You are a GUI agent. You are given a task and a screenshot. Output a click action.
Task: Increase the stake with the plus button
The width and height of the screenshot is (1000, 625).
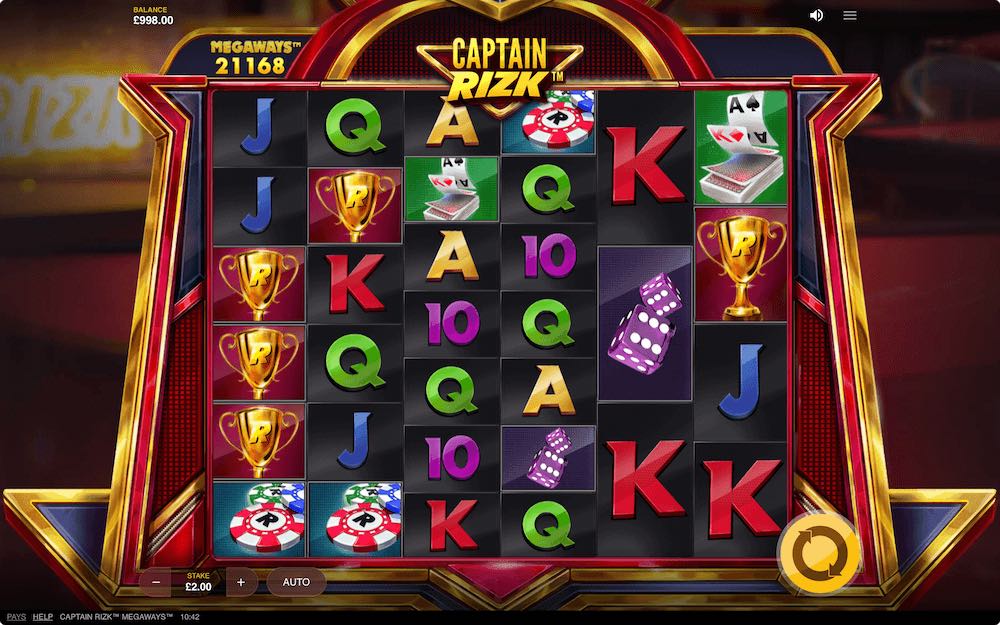pyautogui.click(x=241, y=582)
